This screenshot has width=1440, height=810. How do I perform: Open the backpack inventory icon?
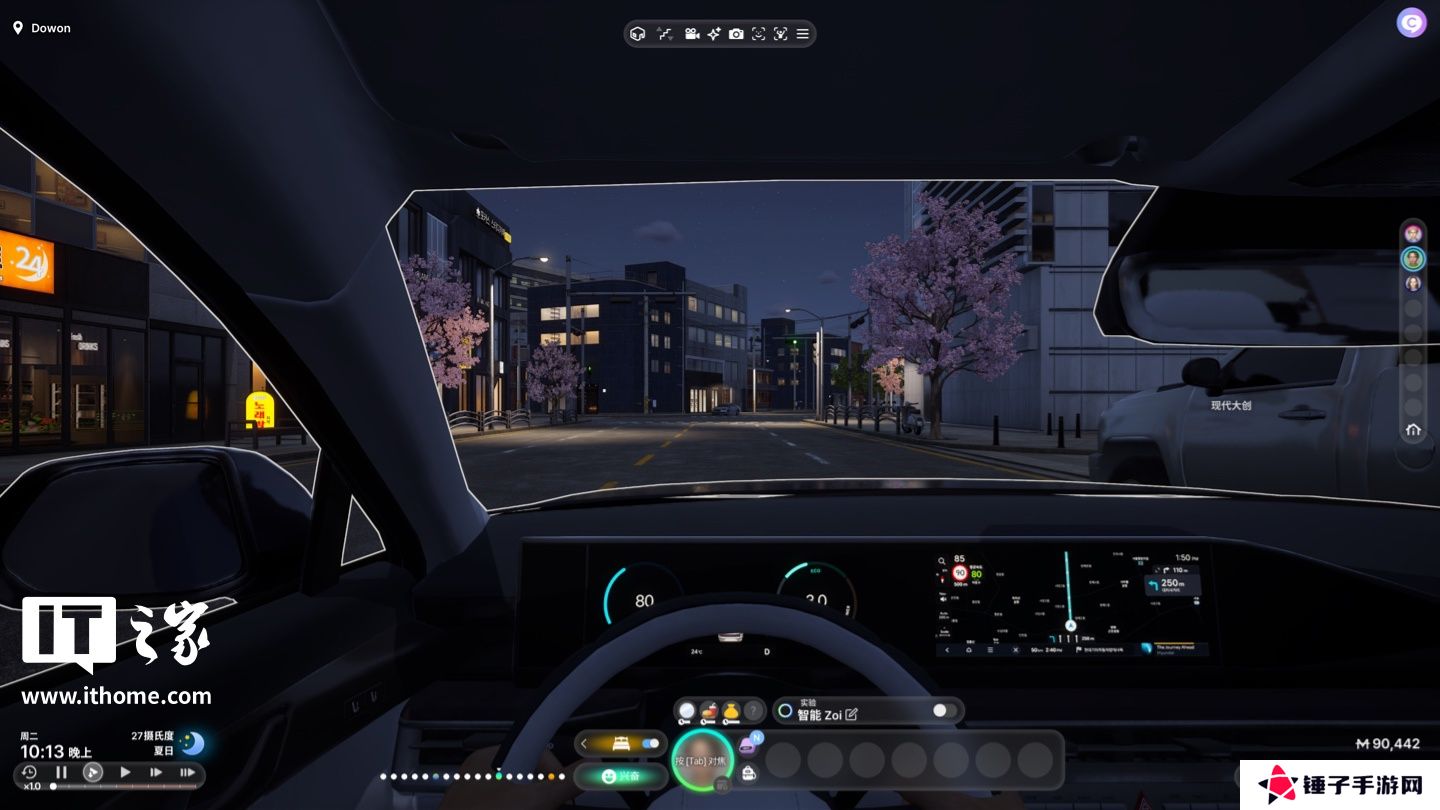click(749, 771)
